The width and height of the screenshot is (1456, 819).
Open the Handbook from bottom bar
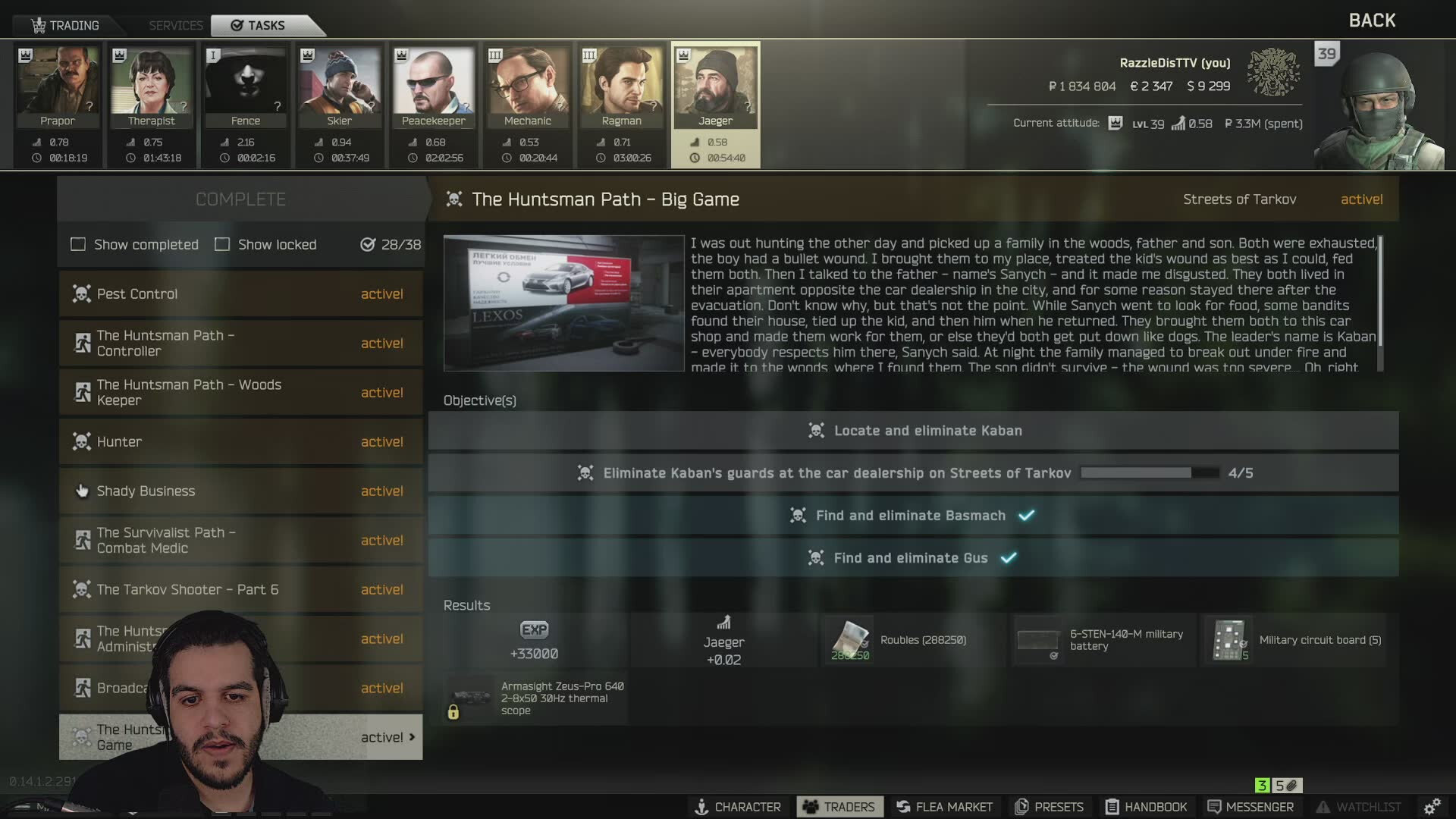coord(1146,807)
